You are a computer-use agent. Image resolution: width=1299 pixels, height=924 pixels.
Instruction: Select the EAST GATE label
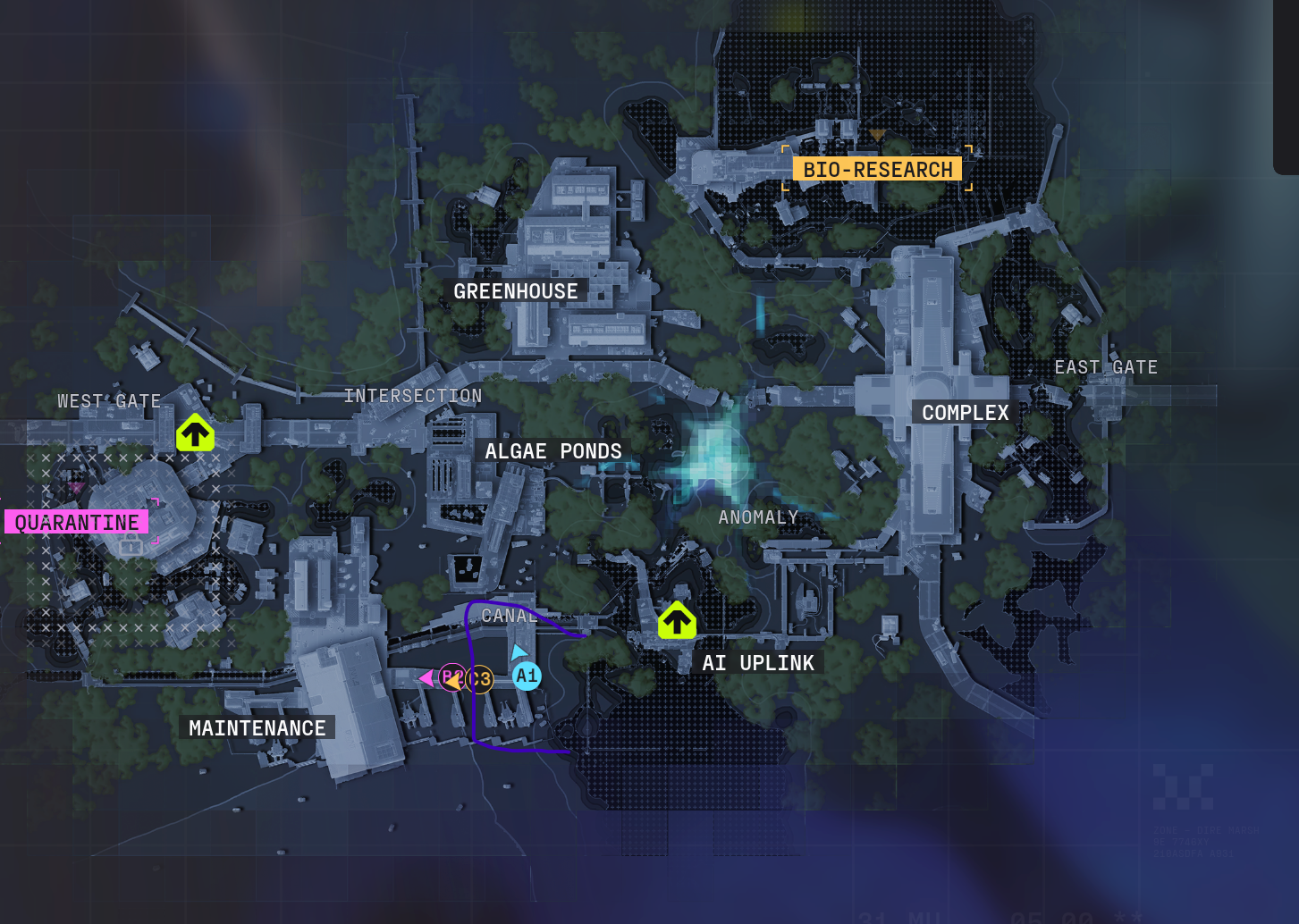[1105, 367]
